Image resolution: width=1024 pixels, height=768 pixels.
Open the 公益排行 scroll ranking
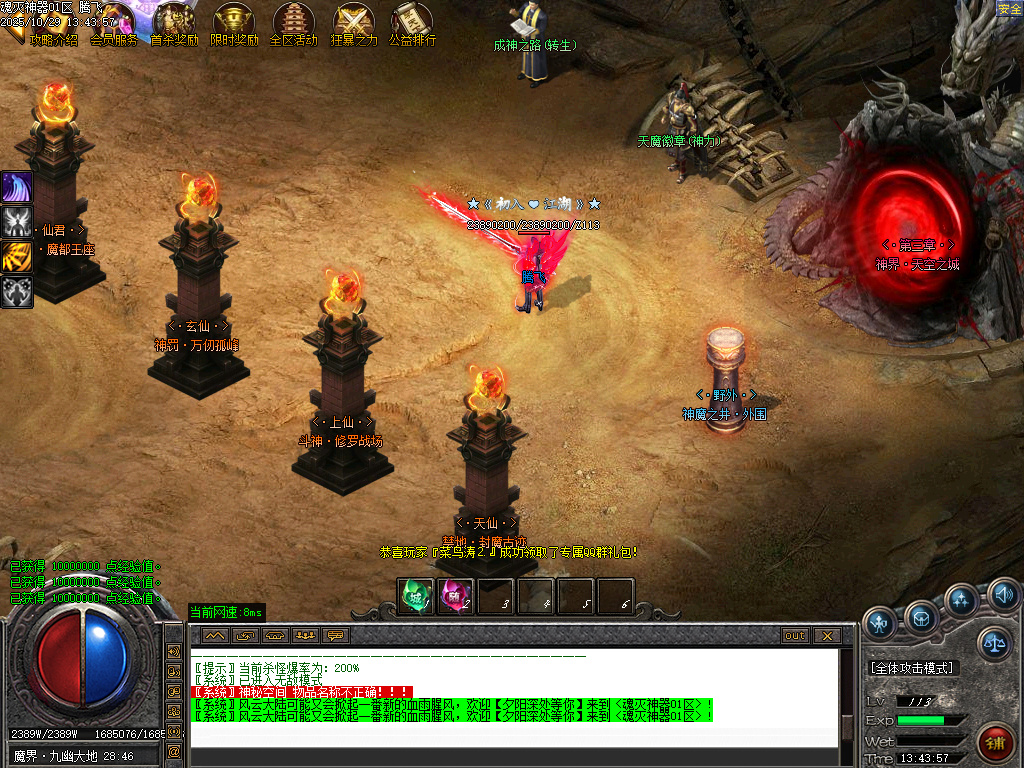tap(413, 24)
